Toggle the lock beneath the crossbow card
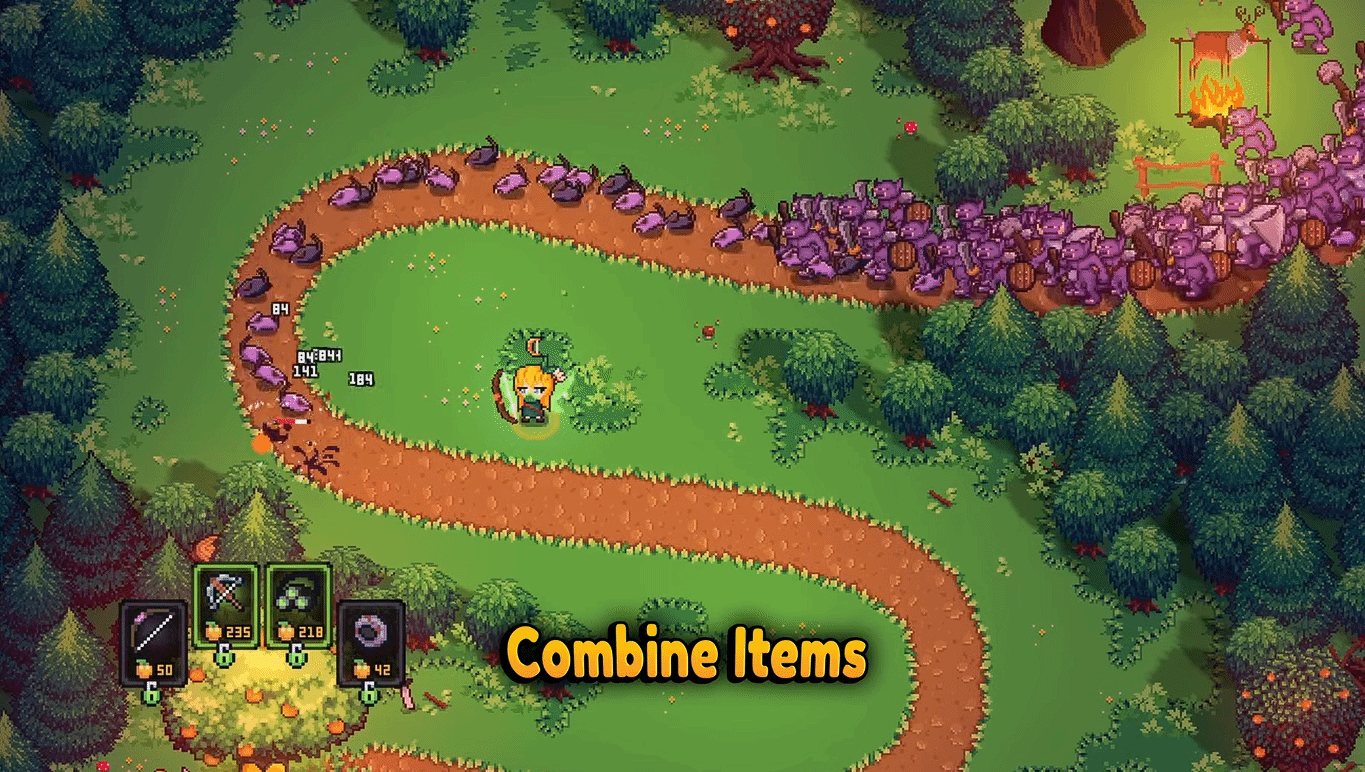Screen dimensions: 1365x772 (226, 656)
